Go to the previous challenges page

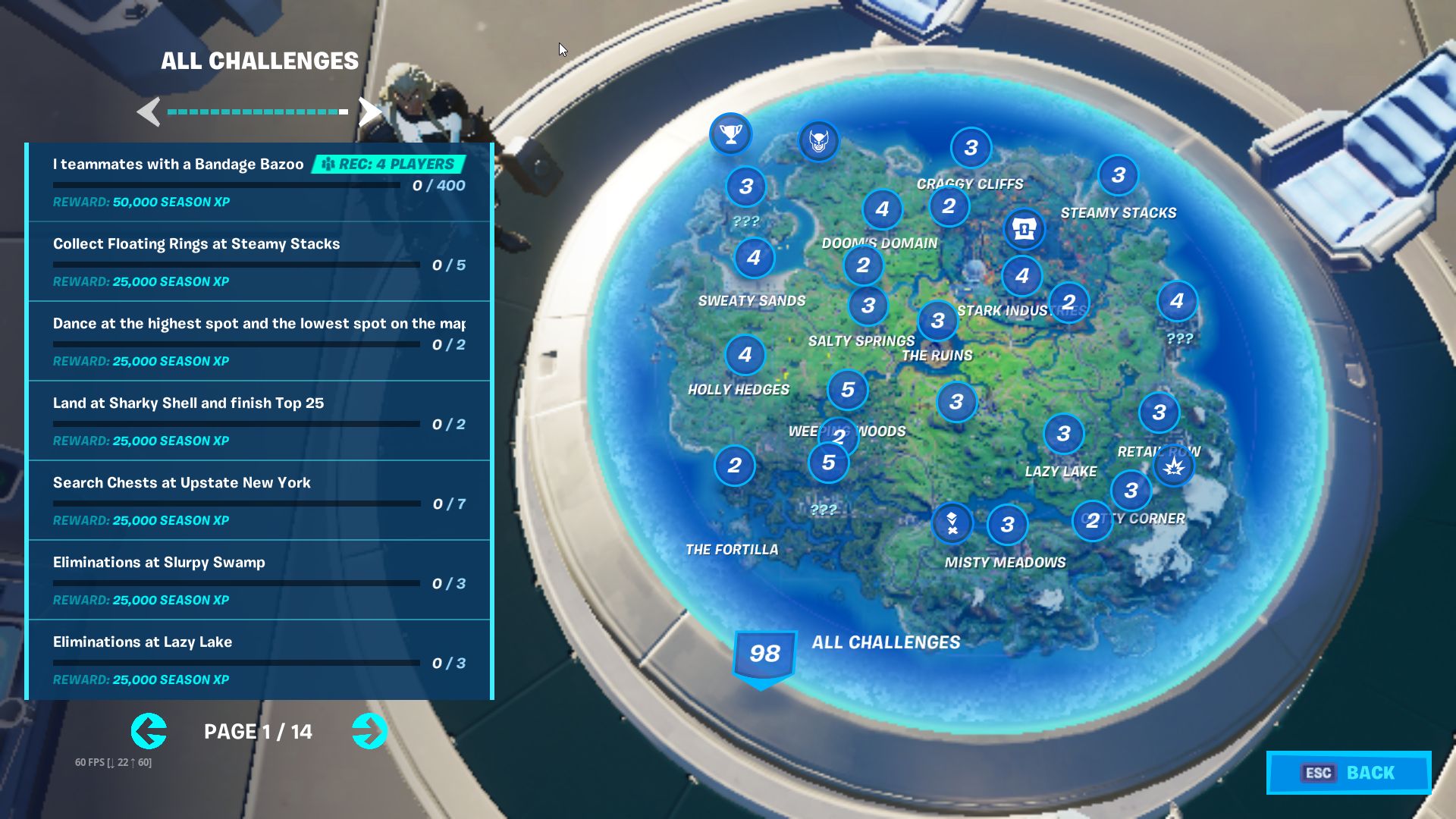(149, 732)
